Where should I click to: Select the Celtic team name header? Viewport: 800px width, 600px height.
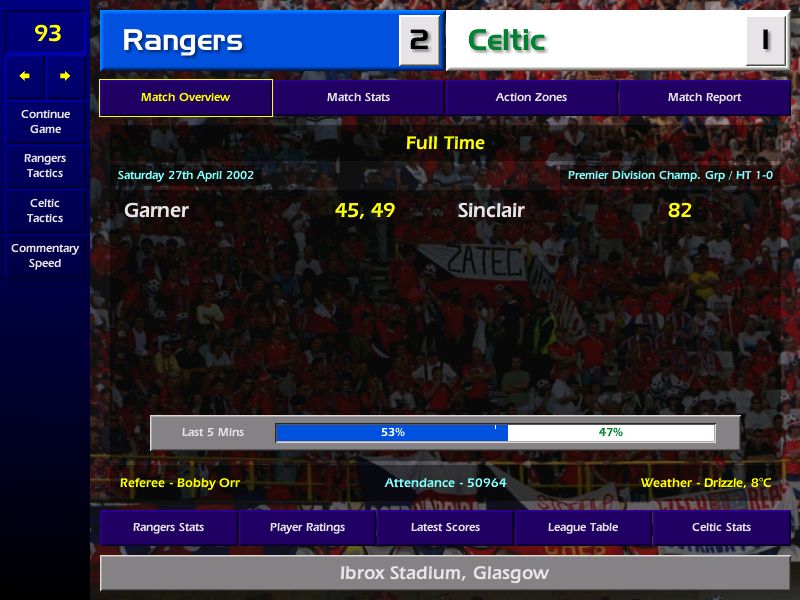(x=507, y=41)
